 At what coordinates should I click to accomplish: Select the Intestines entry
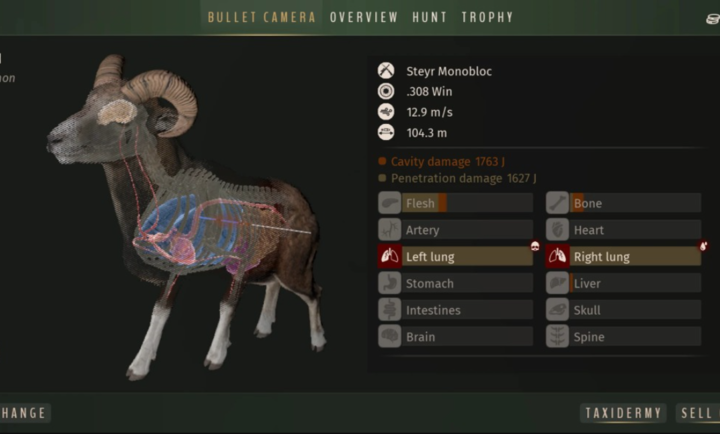point(455,310)
